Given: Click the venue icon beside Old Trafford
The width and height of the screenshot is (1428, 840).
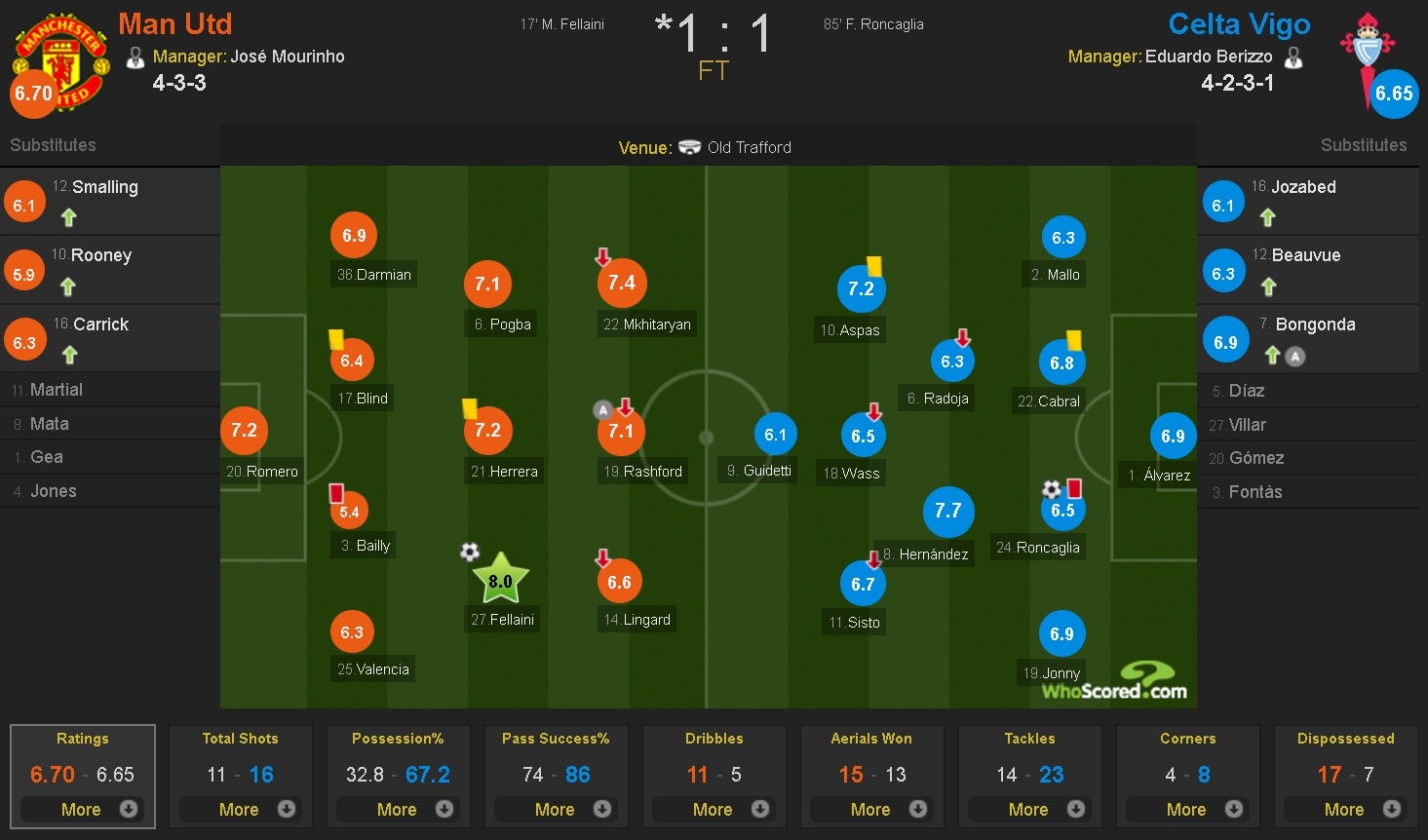Looking at the screenshot, I should tap(691, 147).
